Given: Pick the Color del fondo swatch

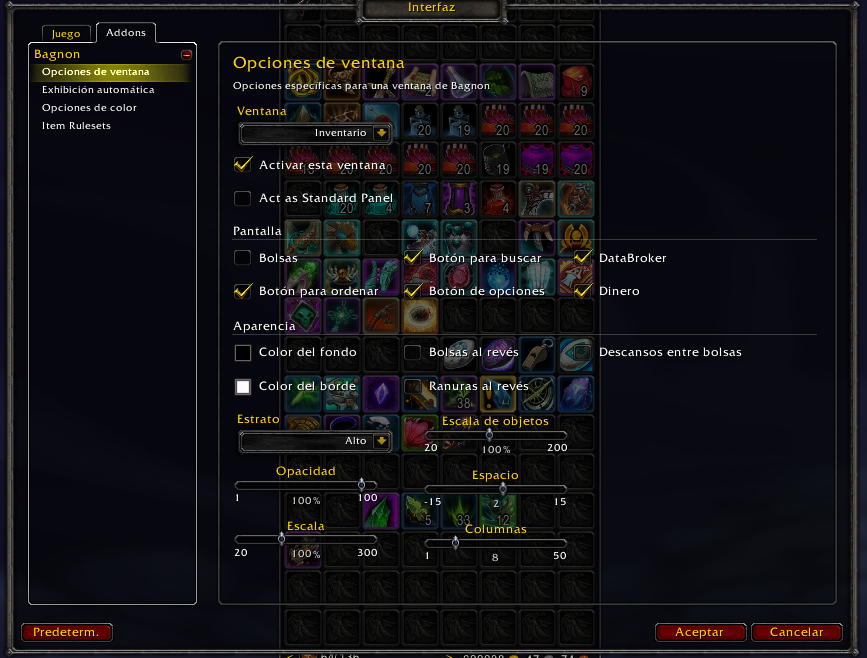Looking at the screenshot, I should point(242,353).
